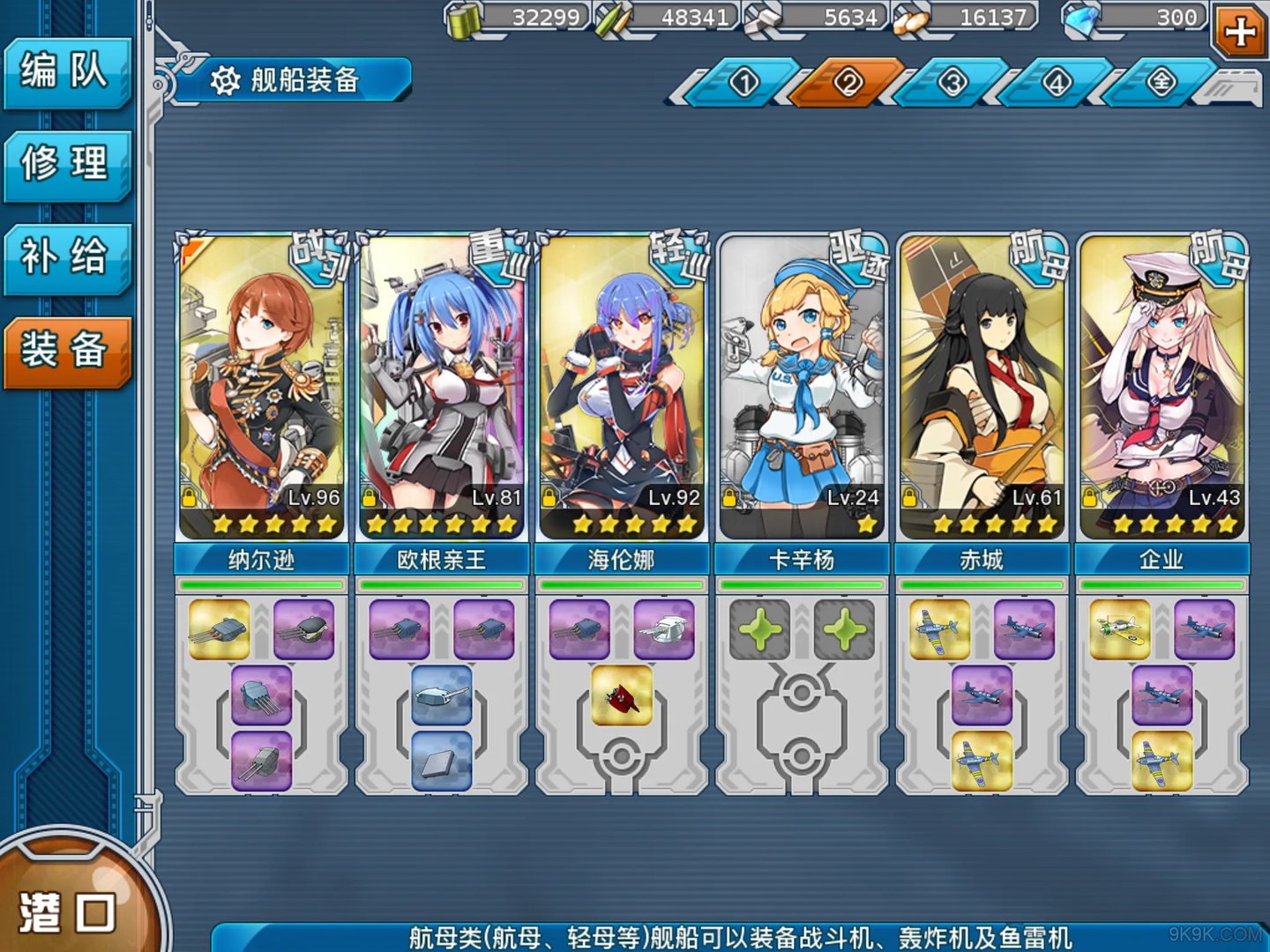
Task: Choose the 企业 carrier card
Action: click(x=1162, y=388)
